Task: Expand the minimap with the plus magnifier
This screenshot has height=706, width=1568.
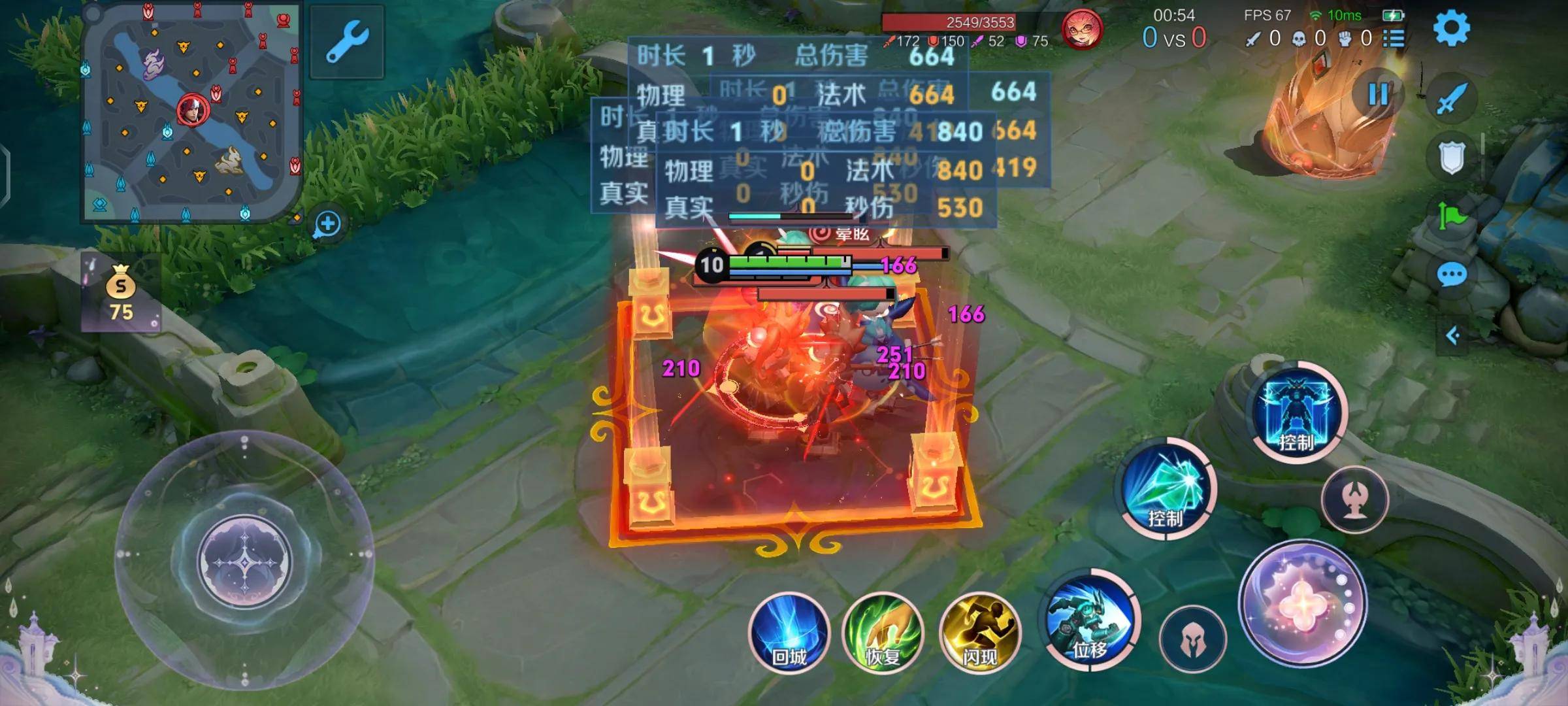Action: [x=327, y=224]
